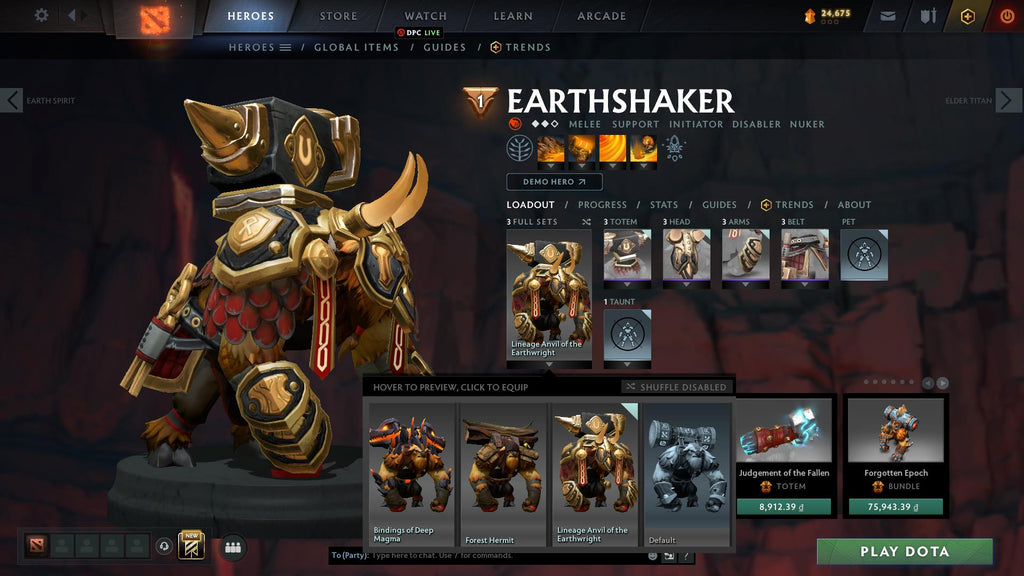
Task: Select the Default Earthshaker set
Action: 687,473
